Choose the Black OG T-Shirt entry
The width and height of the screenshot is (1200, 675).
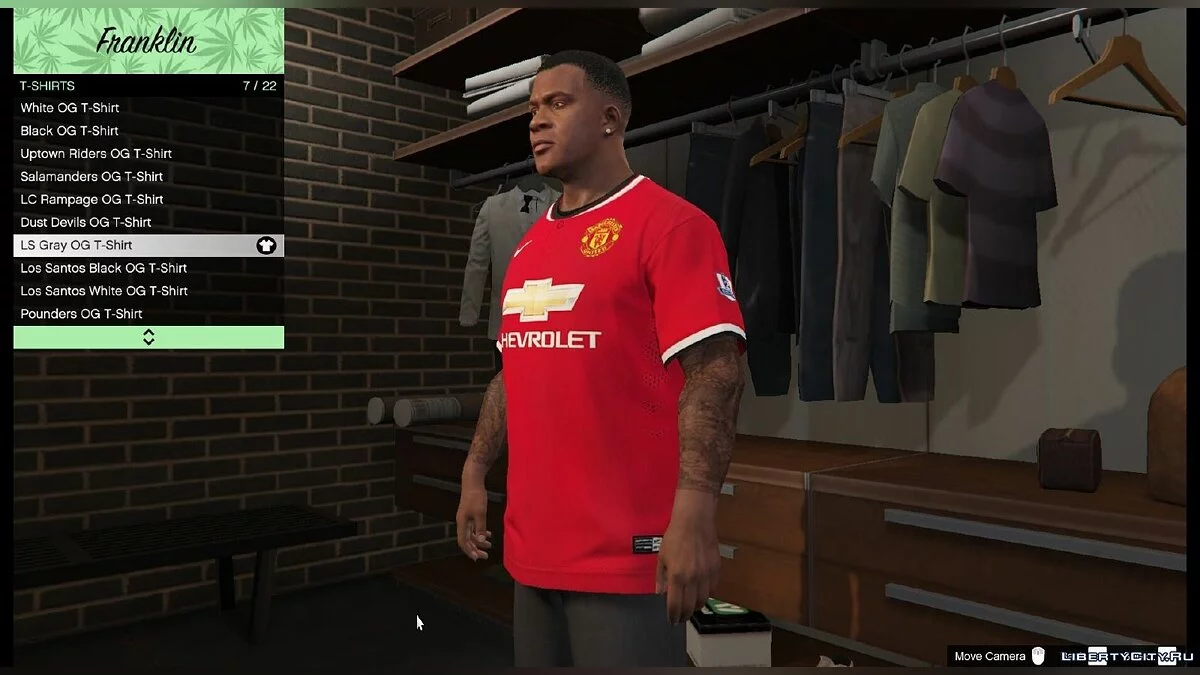[x=148, y=131]
